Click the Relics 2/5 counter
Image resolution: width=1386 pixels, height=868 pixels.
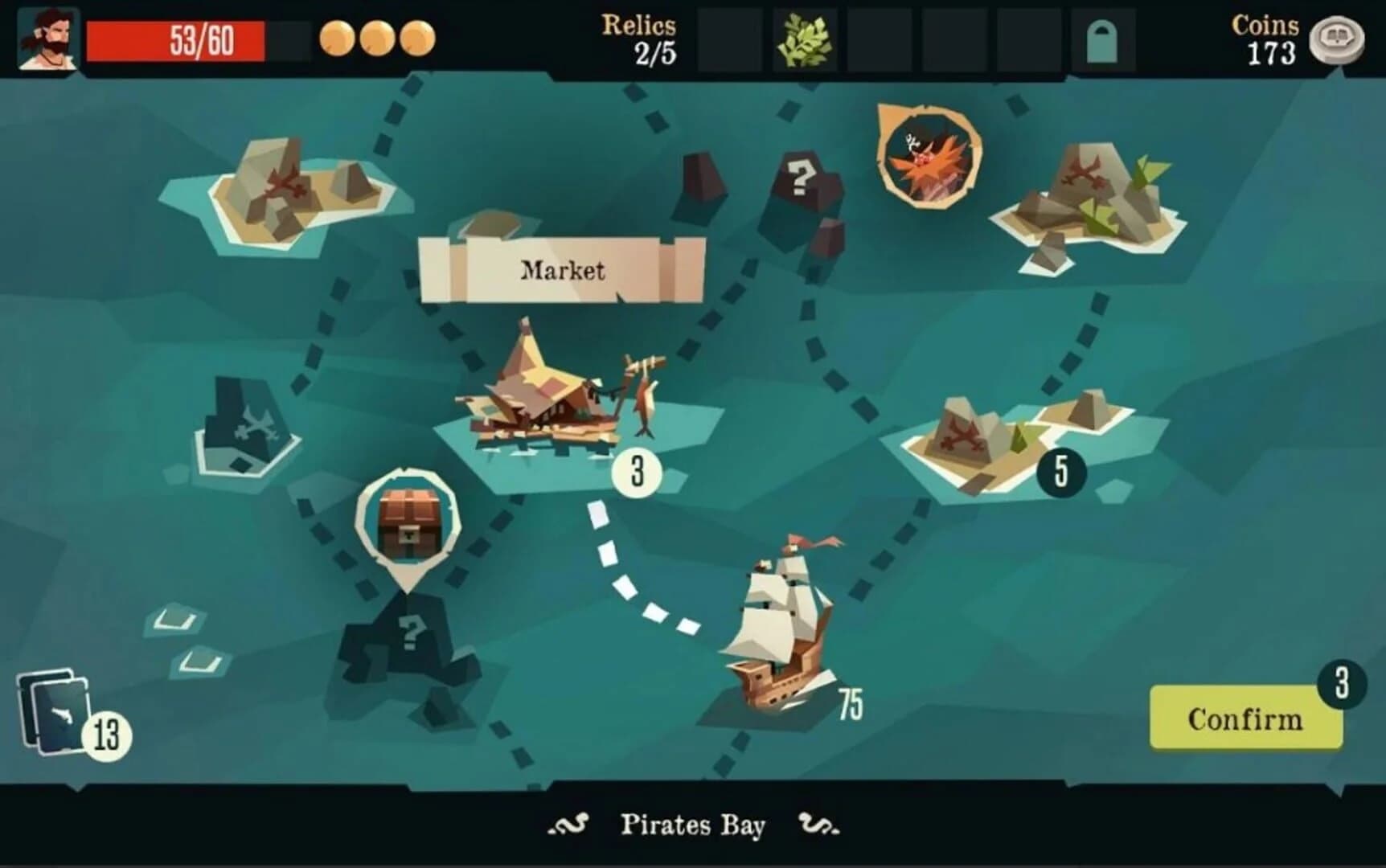pyautogui.click(x=638, y=38)
